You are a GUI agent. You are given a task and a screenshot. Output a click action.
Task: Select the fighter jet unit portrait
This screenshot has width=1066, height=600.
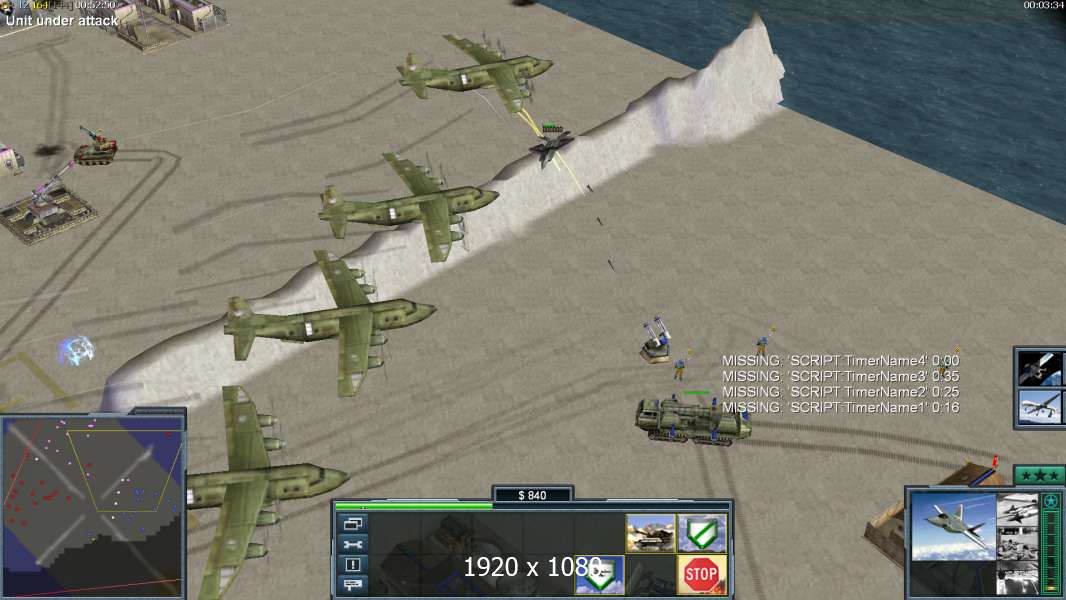[x=952, y=526]
